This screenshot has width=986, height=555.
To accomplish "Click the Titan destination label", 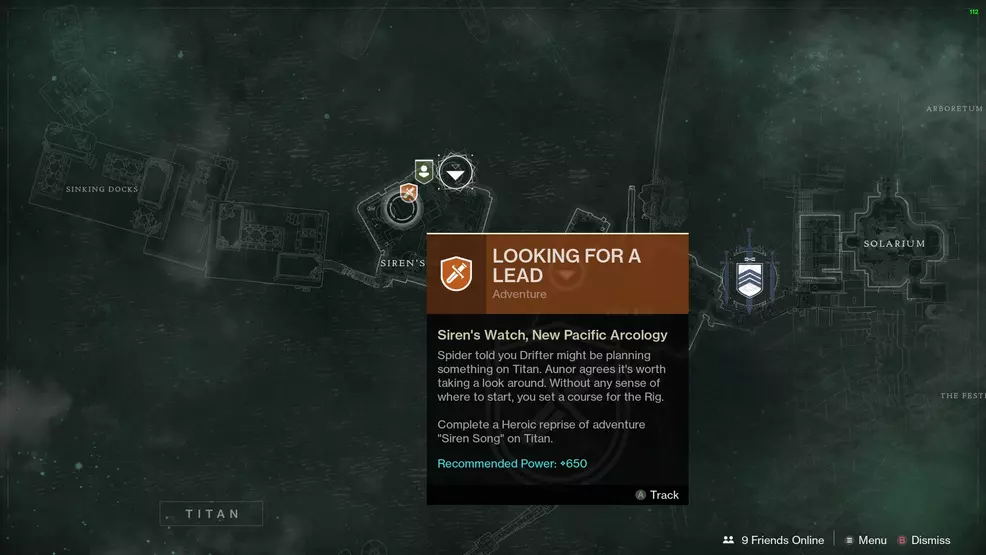I will coord(212,514).
